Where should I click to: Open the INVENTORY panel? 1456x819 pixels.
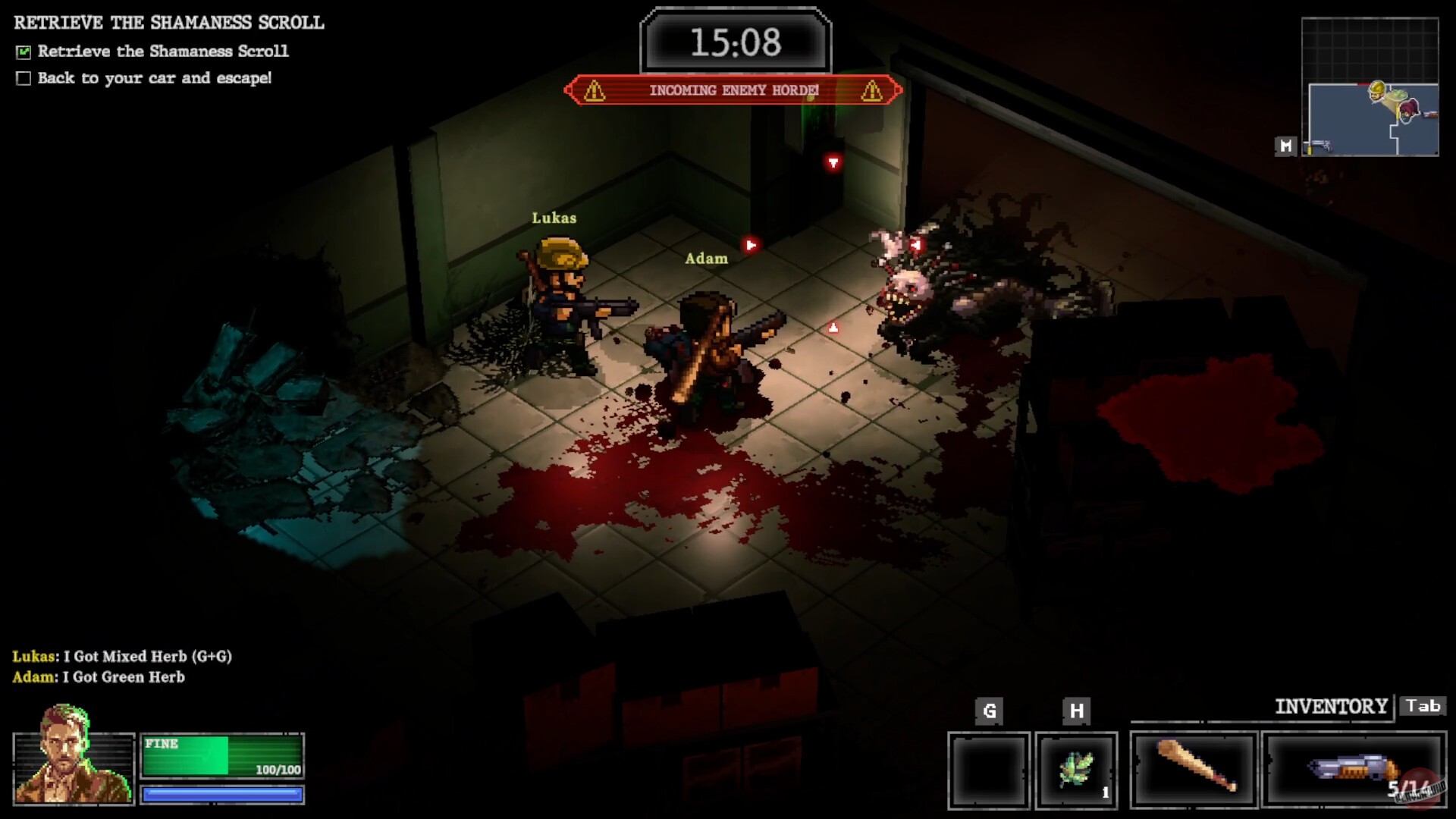point(1331,706)
